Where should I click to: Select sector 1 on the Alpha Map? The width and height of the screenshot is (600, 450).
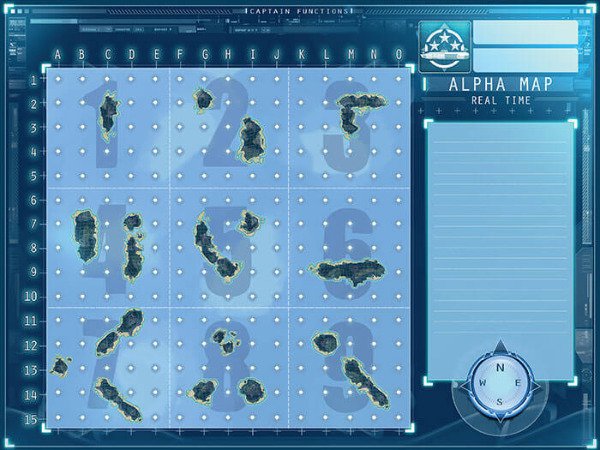109,128
